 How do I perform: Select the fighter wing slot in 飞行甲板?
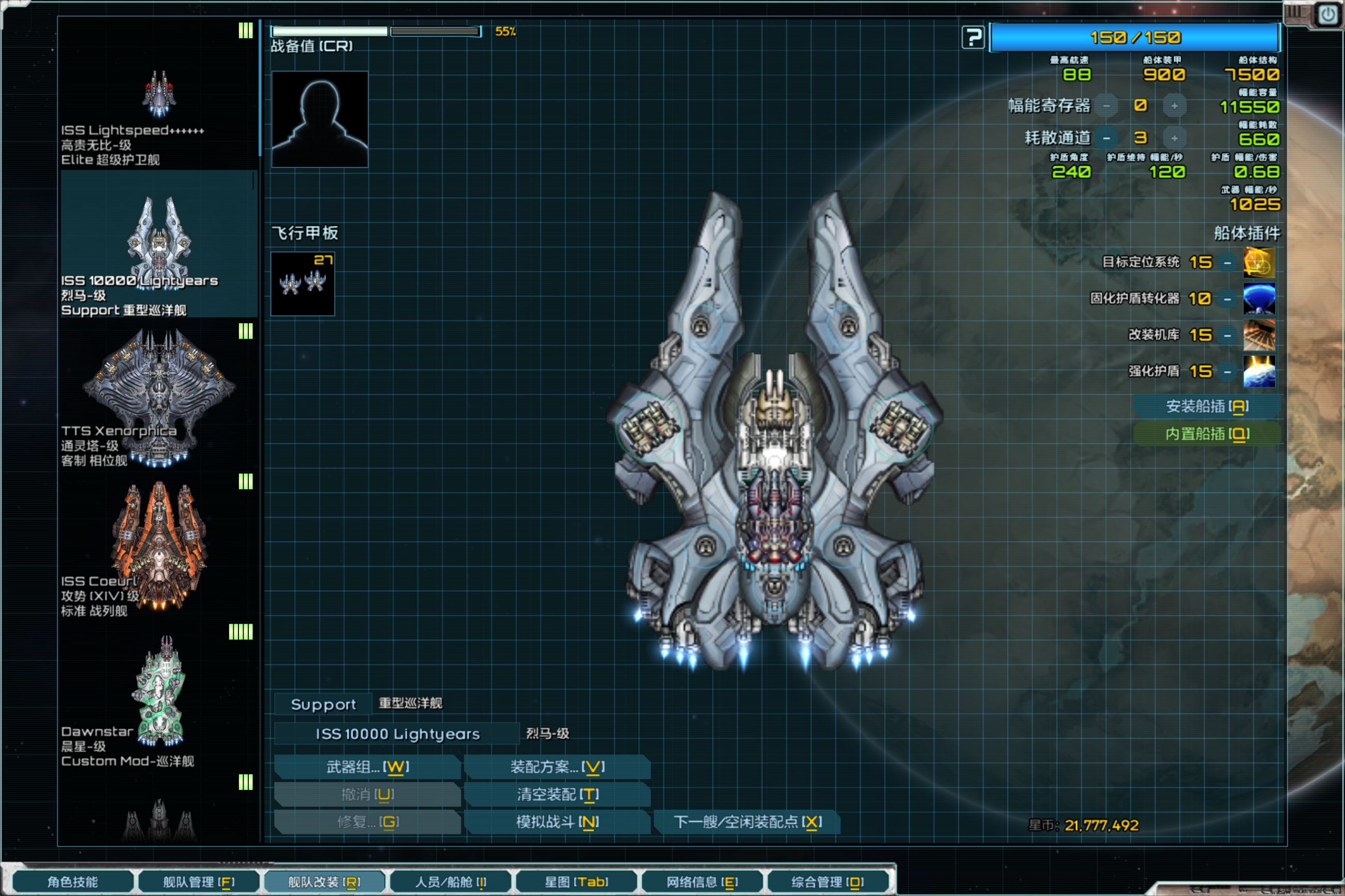[303, 284]
